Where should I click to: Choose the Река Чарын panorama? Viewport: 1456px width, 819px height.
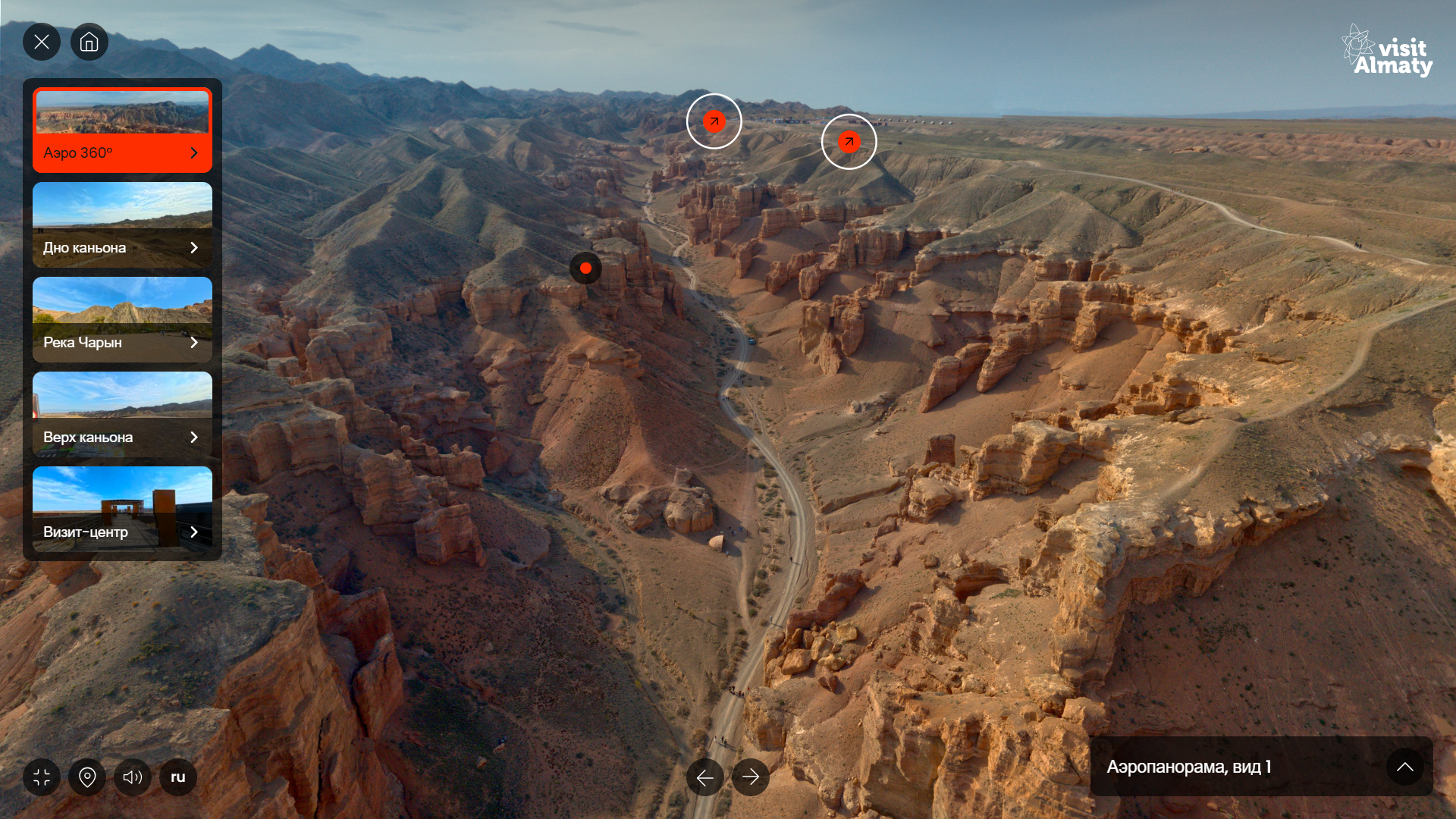point(122,320)
